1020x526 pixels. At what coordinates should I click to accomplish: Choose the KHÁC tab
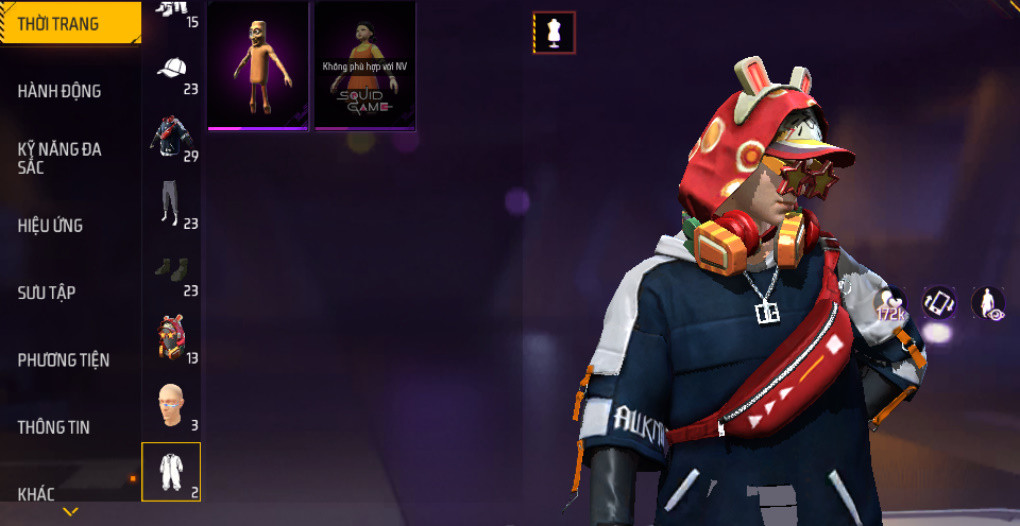[x=36, y=493]
